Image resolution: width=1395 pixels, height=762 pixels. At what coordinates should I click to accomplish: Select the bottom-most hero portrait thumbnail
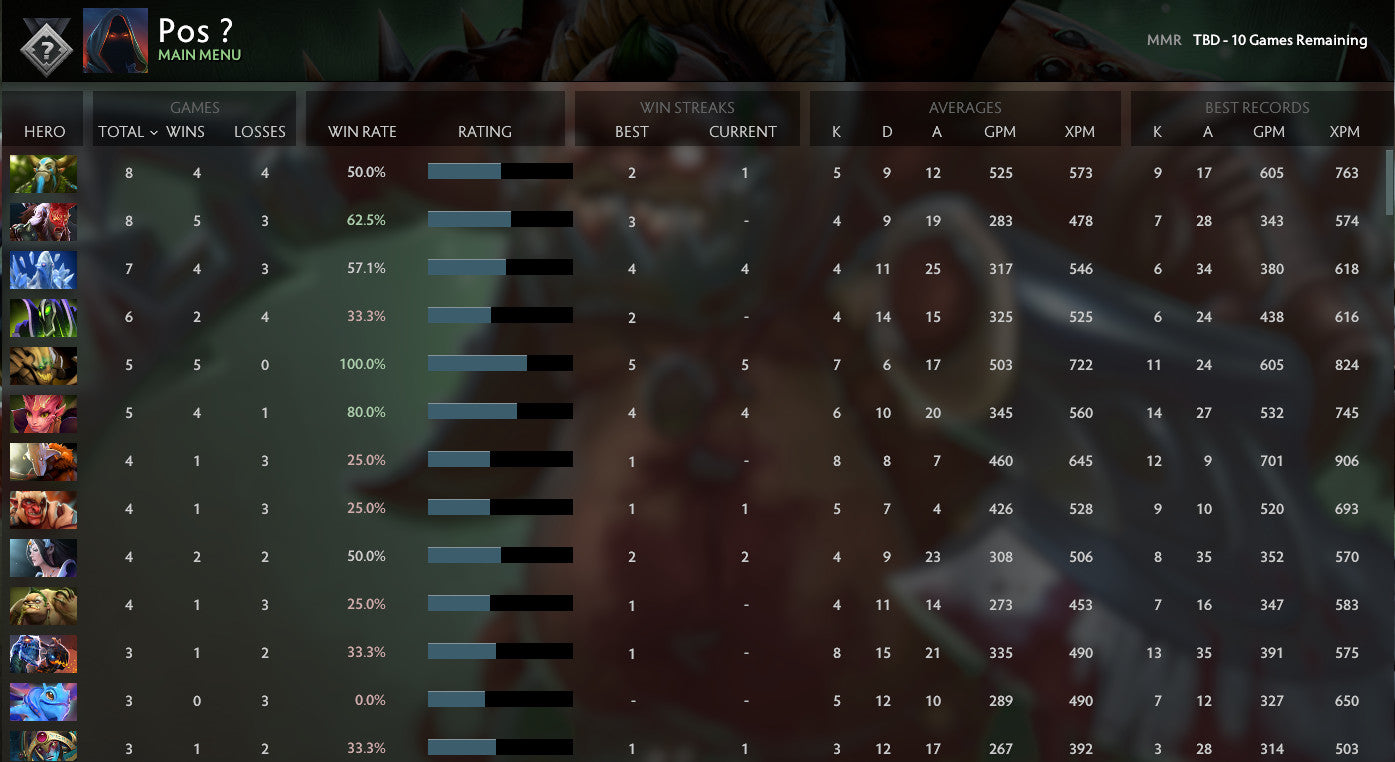pos(43,747)
